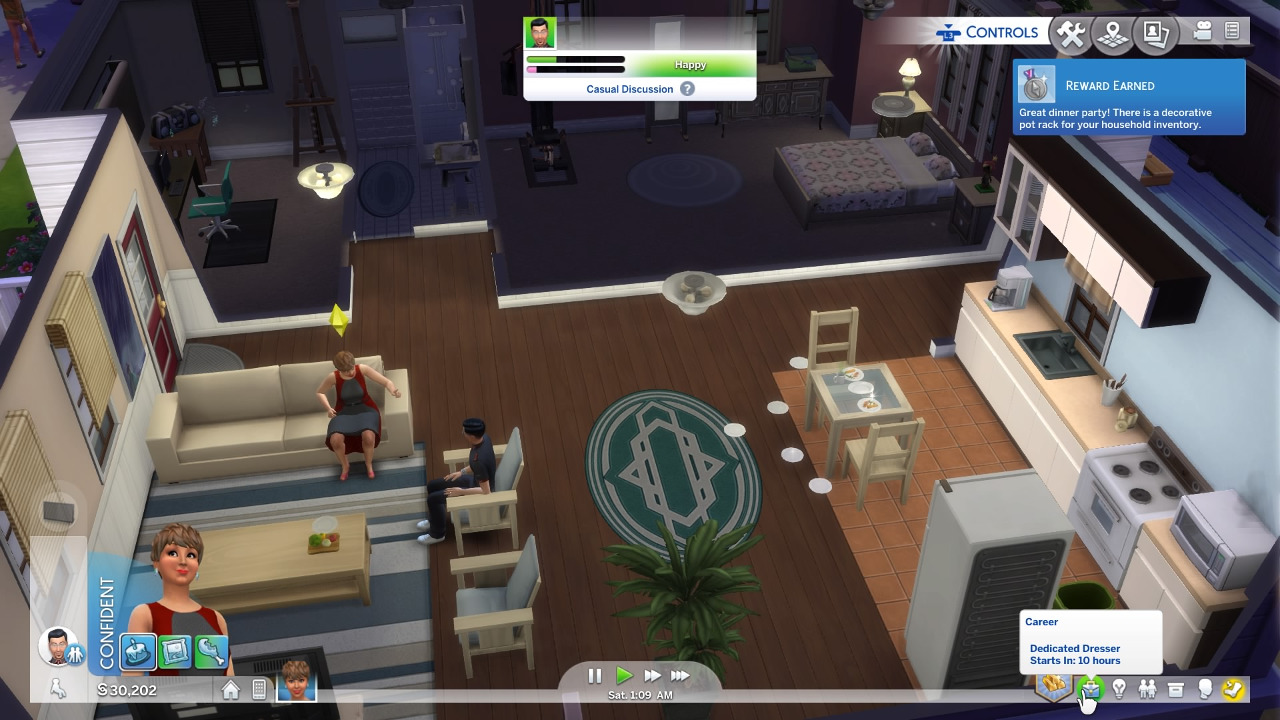This screenshot has height=720, width=1280.
Task: Click the Reward Earned notification
Action: point(1129,97)
